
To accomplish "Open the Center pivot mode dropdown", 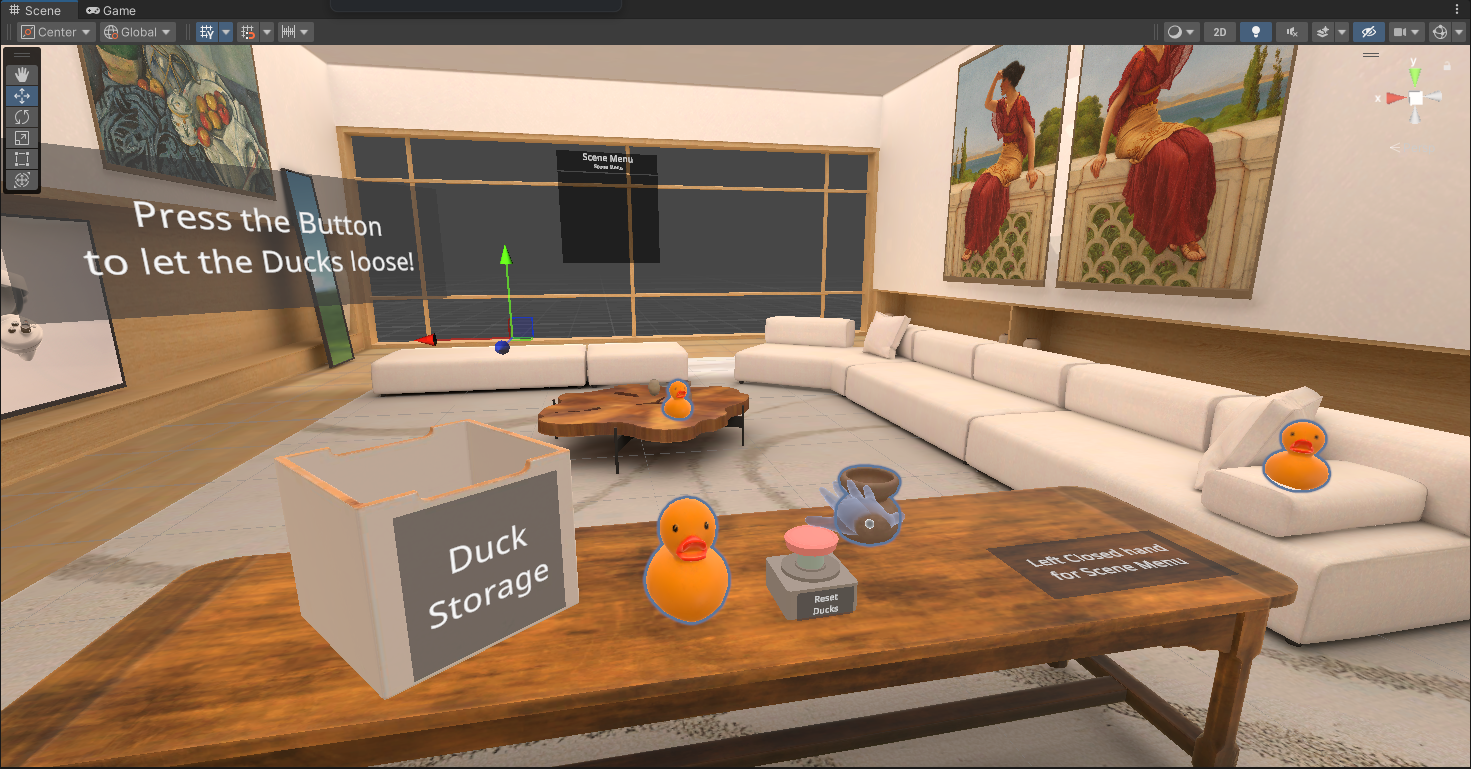I will pyautogui.click(x=55, y=31).
